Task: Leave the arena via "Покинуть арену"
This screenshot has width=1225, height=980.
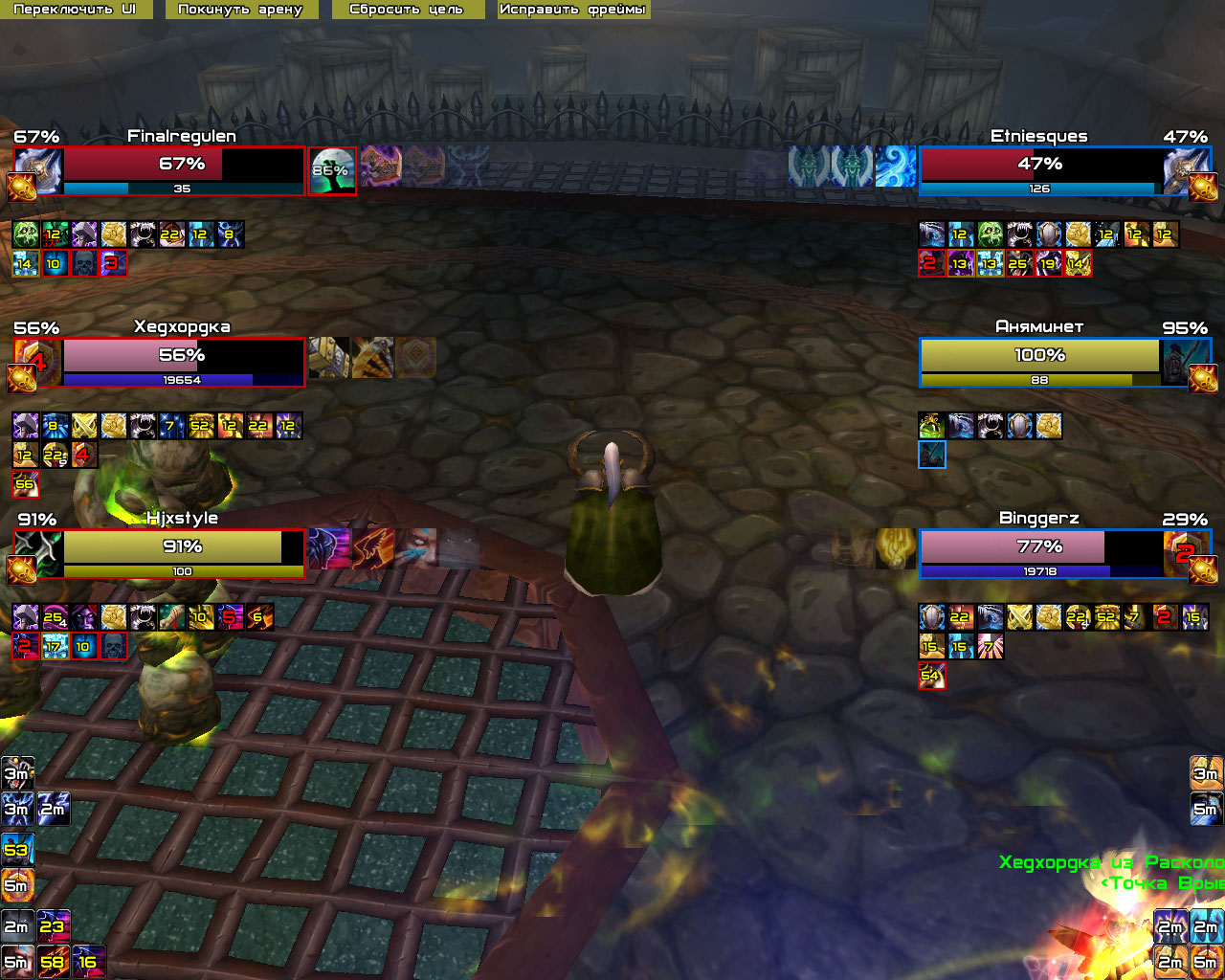Action: pyautogui.click(x=240, y=10)
